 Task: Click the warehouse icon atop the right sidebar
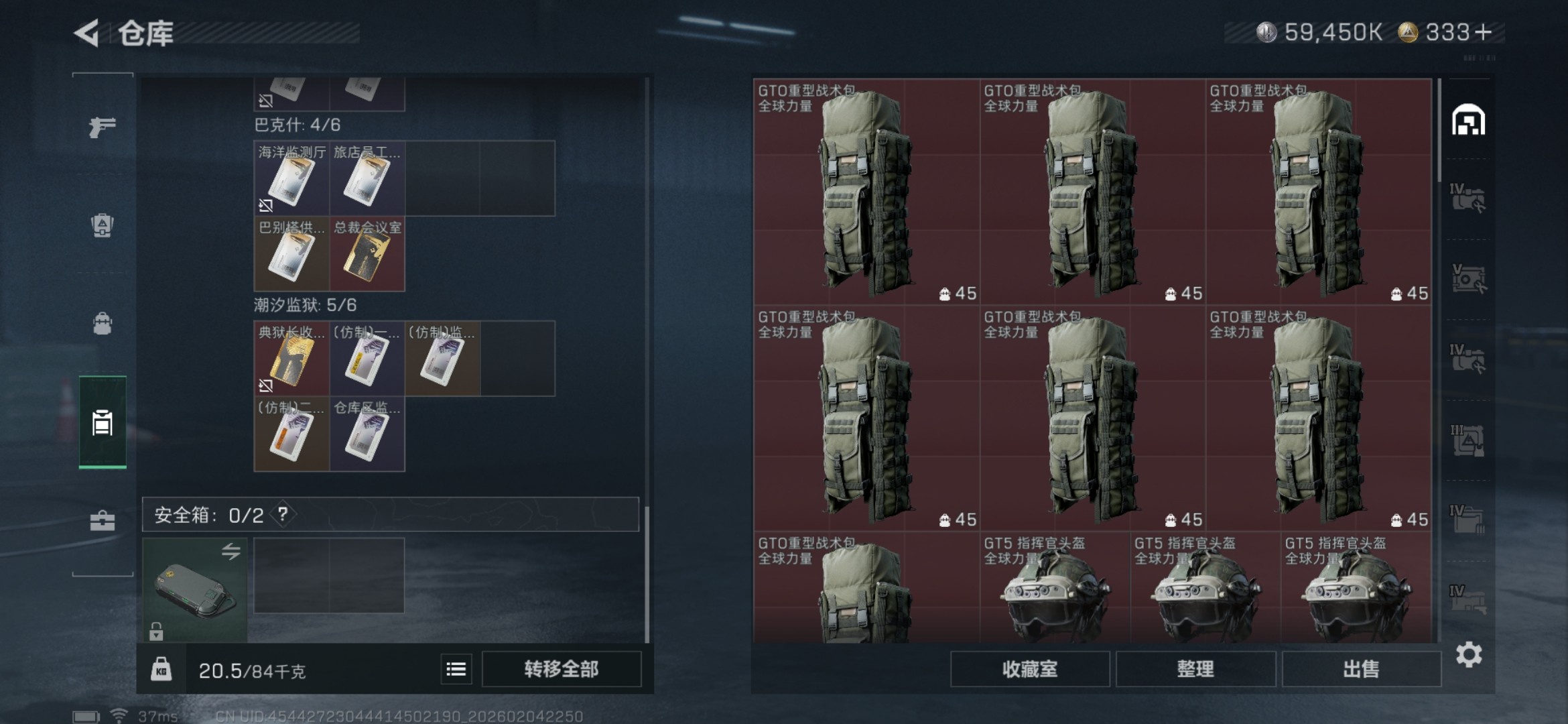1469,121
